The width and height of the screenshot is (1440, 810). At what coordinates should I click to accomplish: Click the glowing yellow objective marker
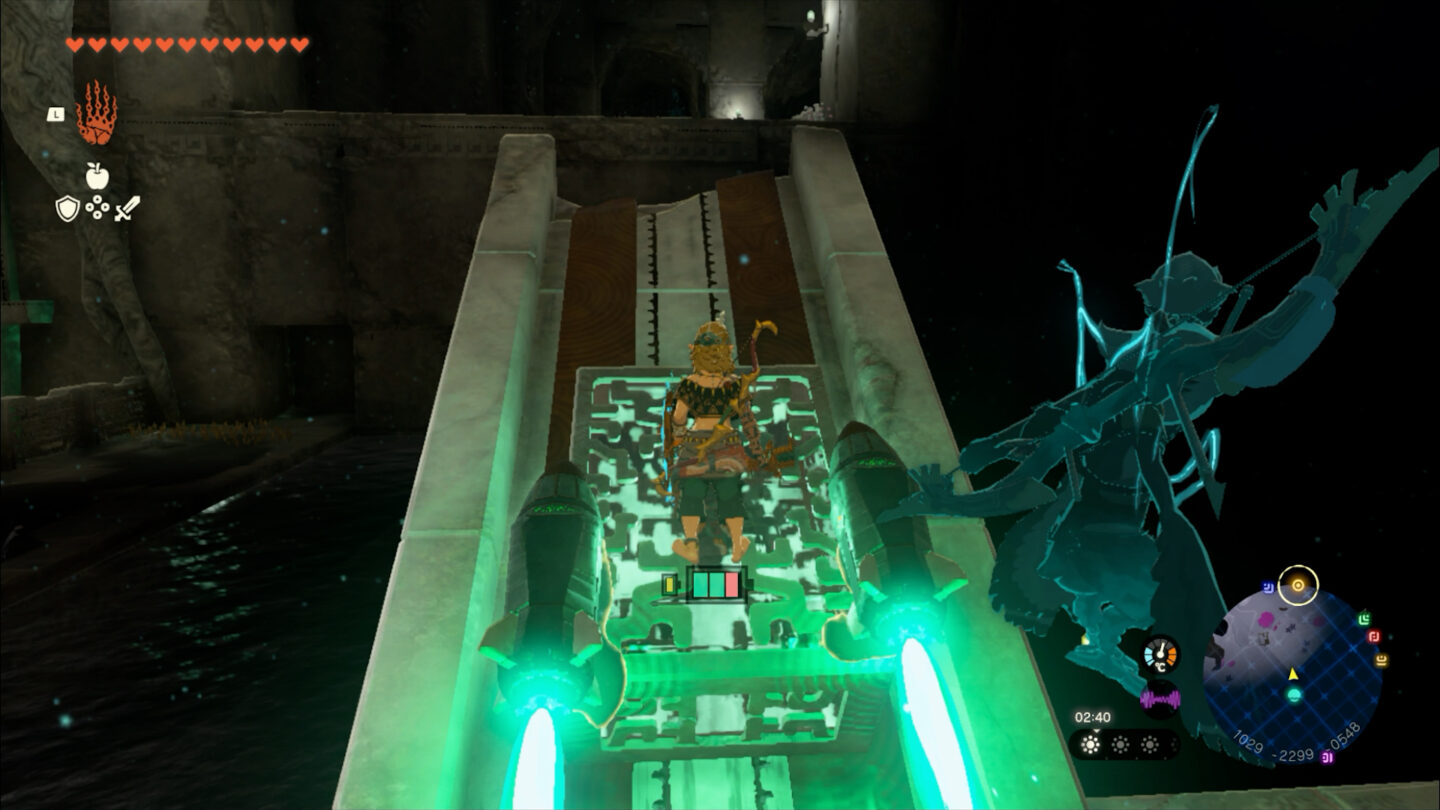click(x=1298, y=585)
